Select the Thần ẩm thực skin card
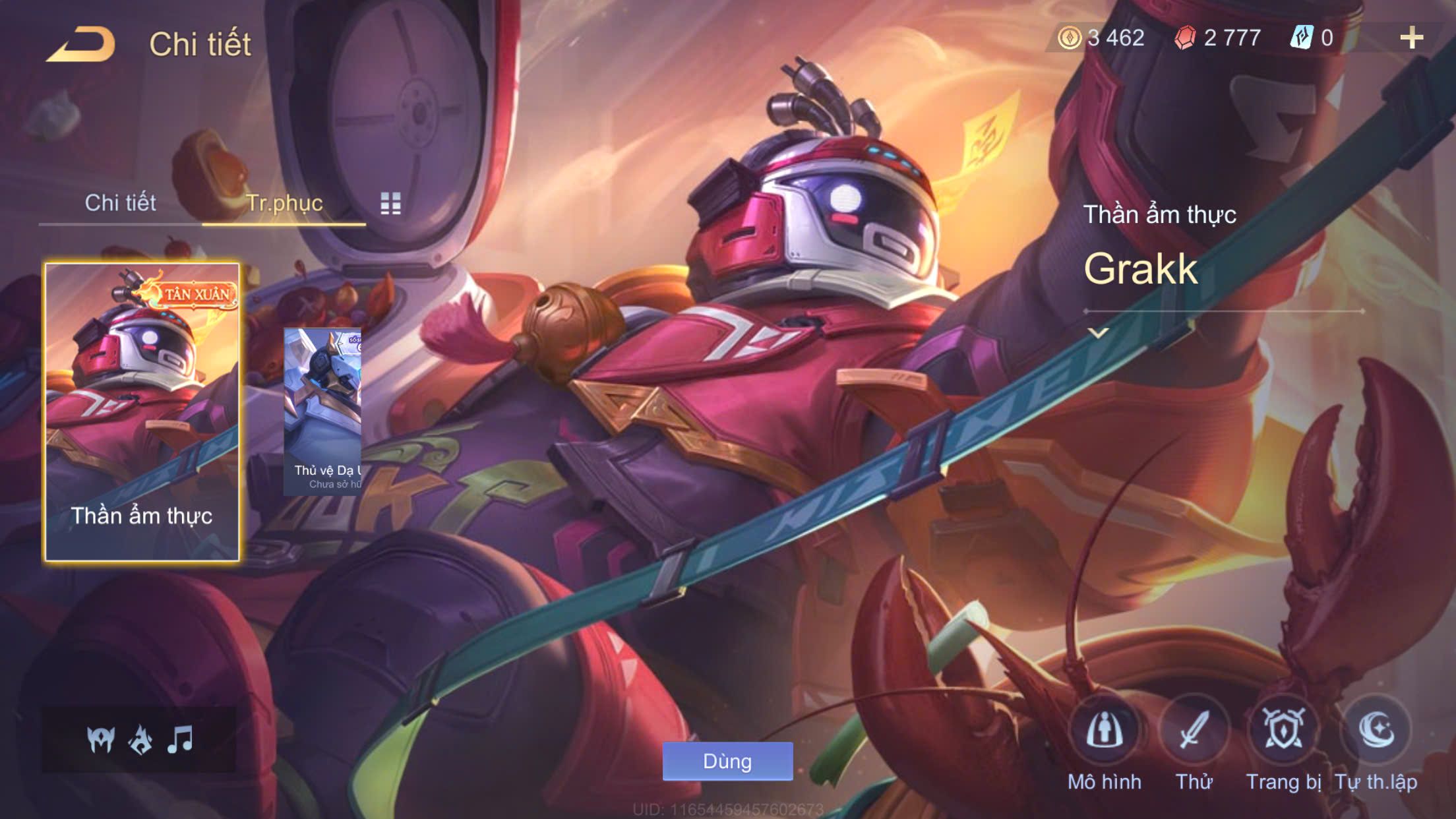This screenshot has width=1456, height=819. click(142, 412)
